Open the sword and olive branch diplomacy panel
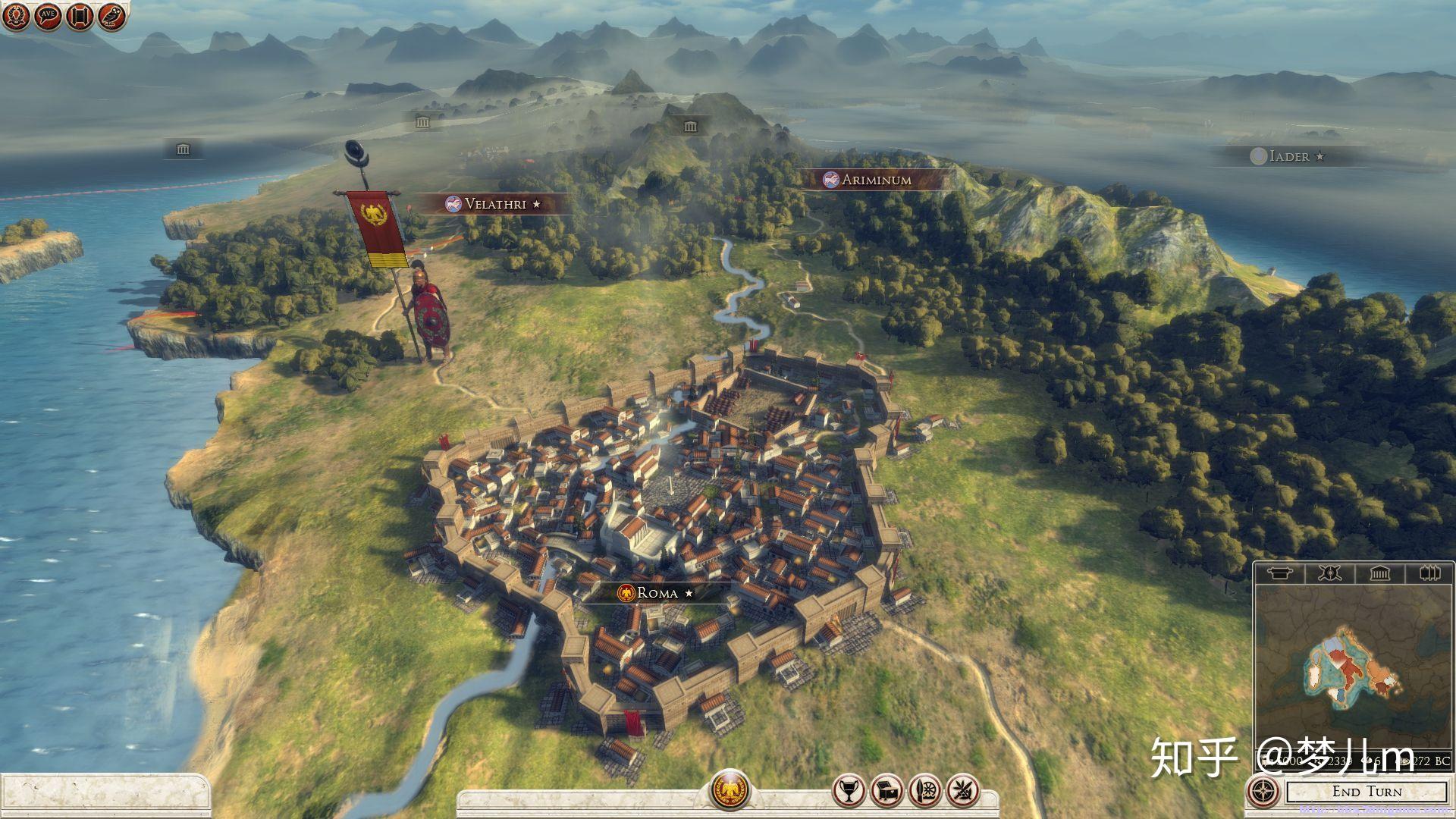The width and height of the screenshot is (1456, 819). 963,791
